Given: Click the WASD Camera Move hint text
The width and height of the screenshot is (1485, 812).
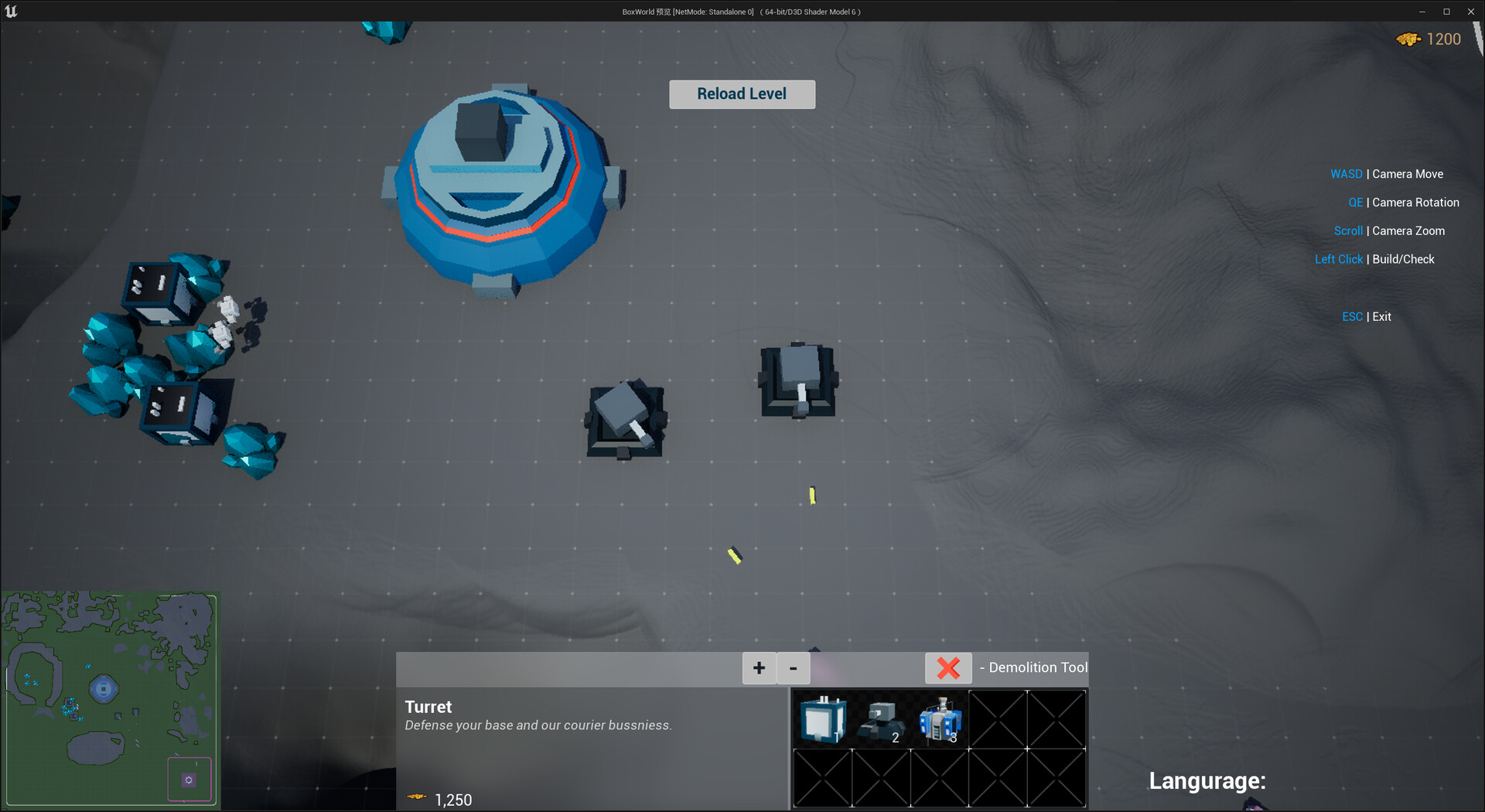Looking at the screenshot, I should 1386,174.
